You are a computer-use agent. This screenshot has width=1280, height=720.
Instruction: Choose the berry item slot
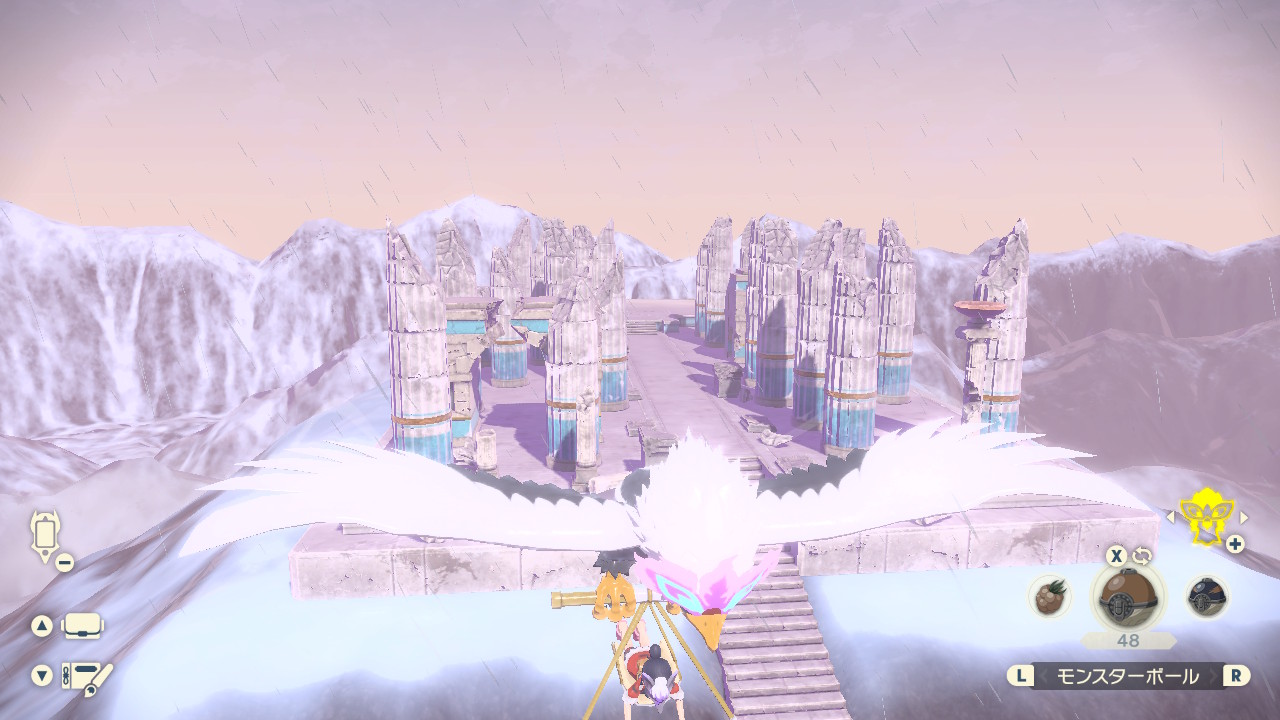[1050, 597]
